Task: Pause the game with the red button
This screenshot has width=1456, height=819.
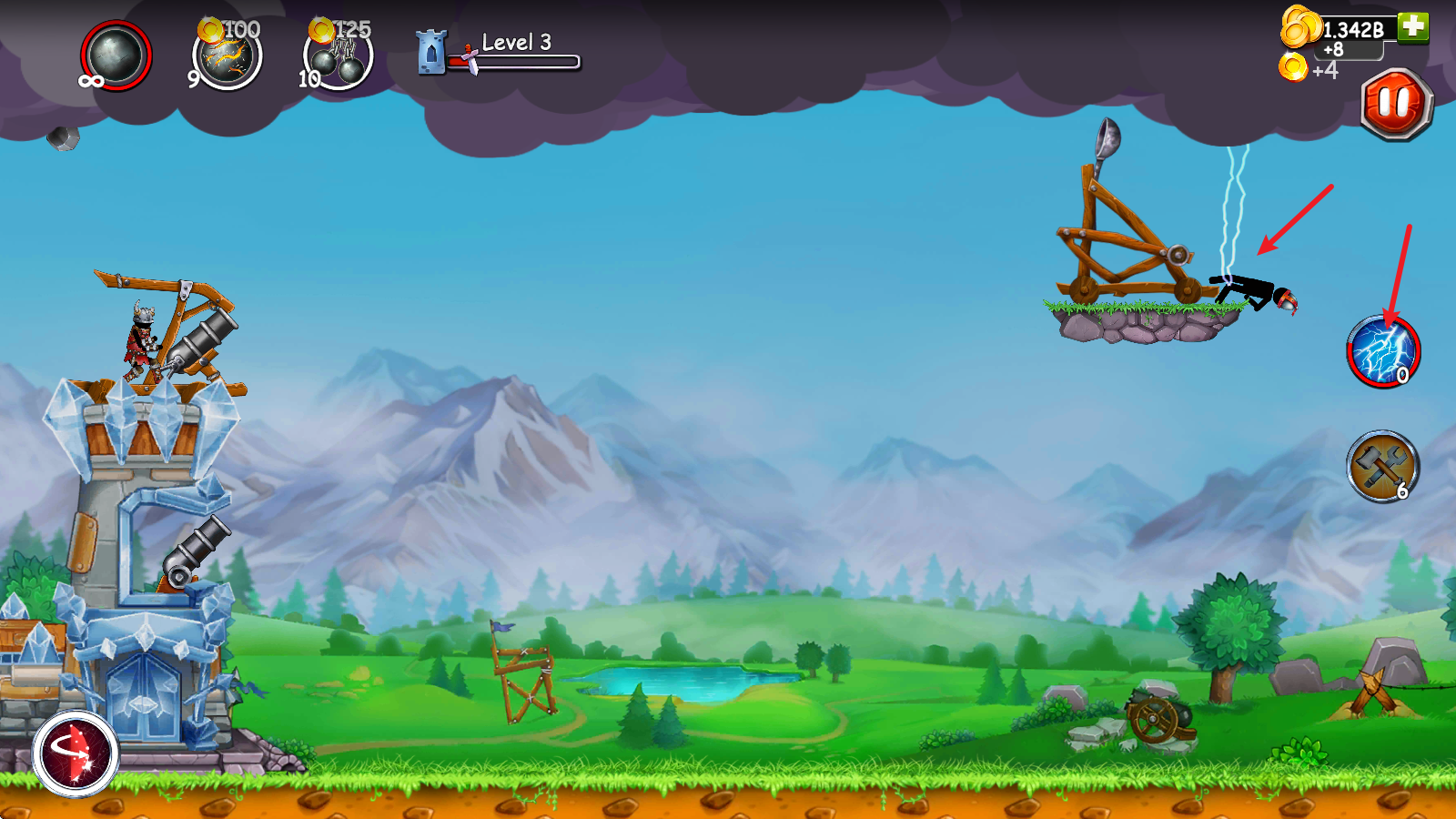Action: [1397, 104]
